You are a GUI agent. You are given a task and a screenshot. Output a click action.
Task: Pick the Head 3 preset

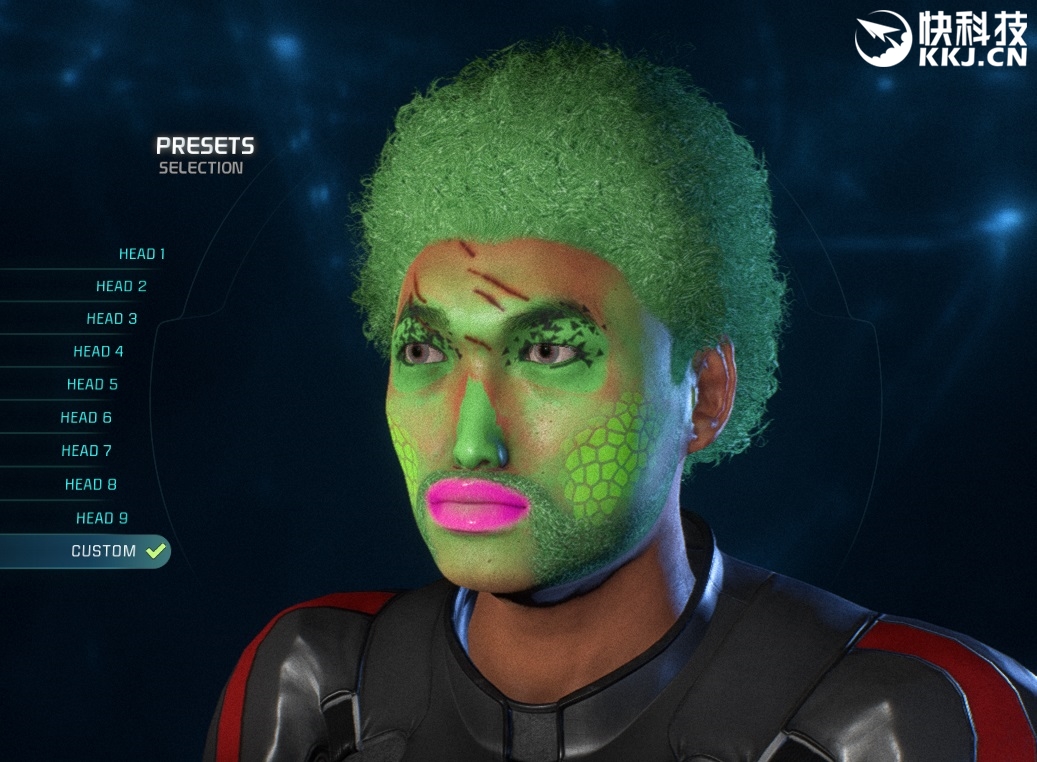tap(112, 319)
